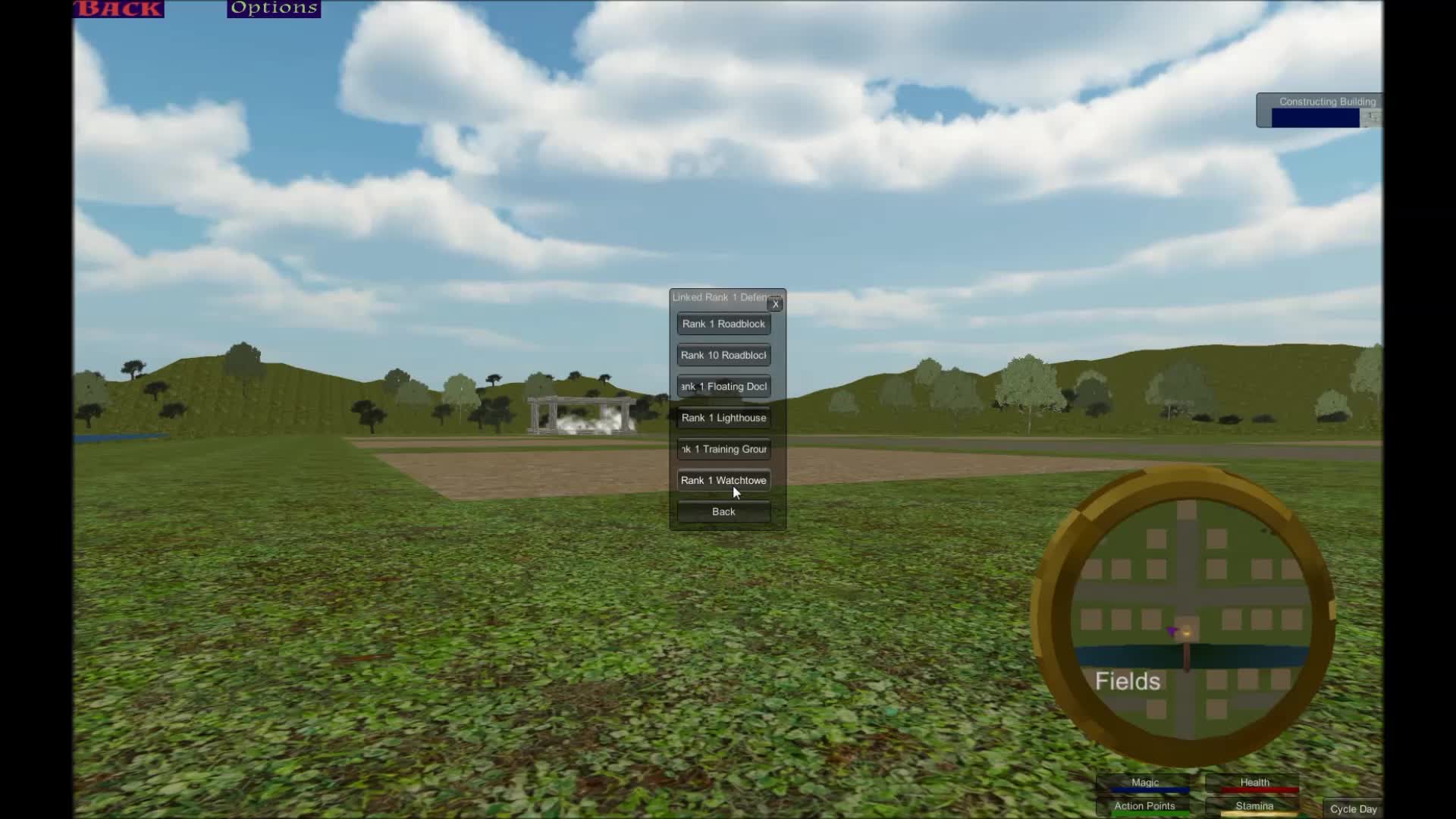Build a Rank 1 Lighthouse
The height and width of the screenshot is (819, 1456).
723,417
